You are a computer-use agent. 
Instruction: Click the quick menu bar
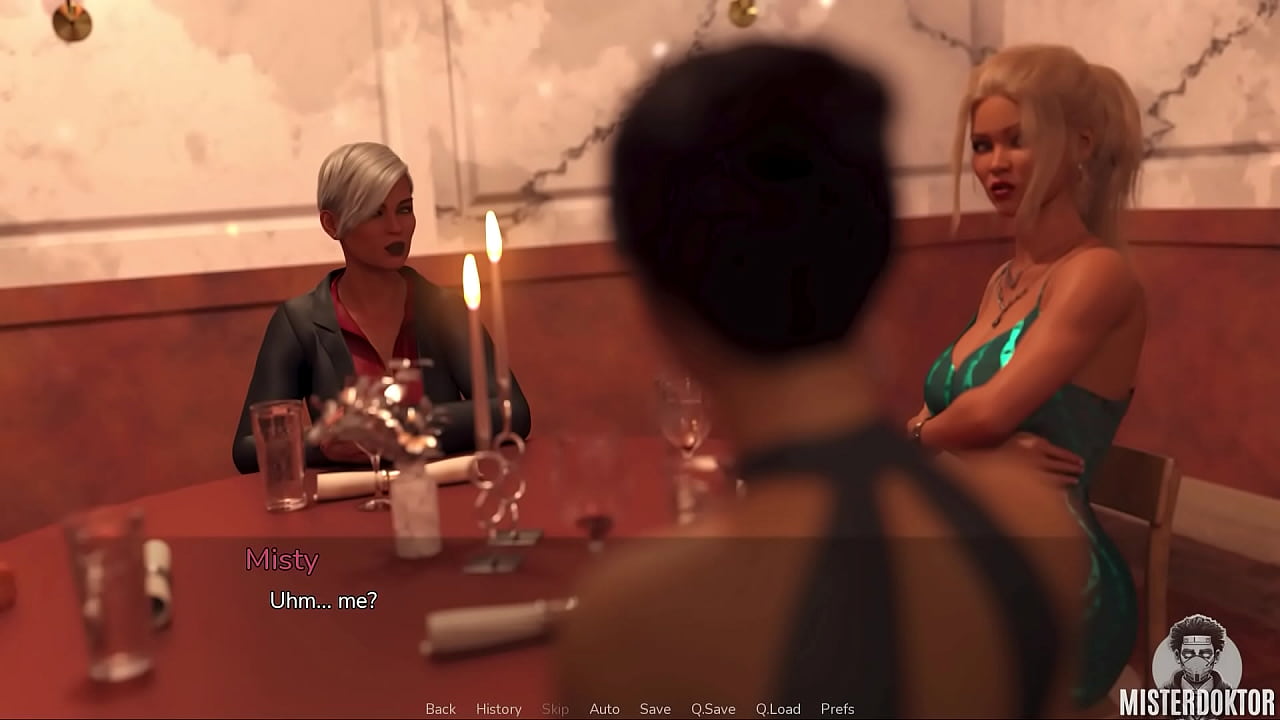pyautogui.click(x=640, y=708)
